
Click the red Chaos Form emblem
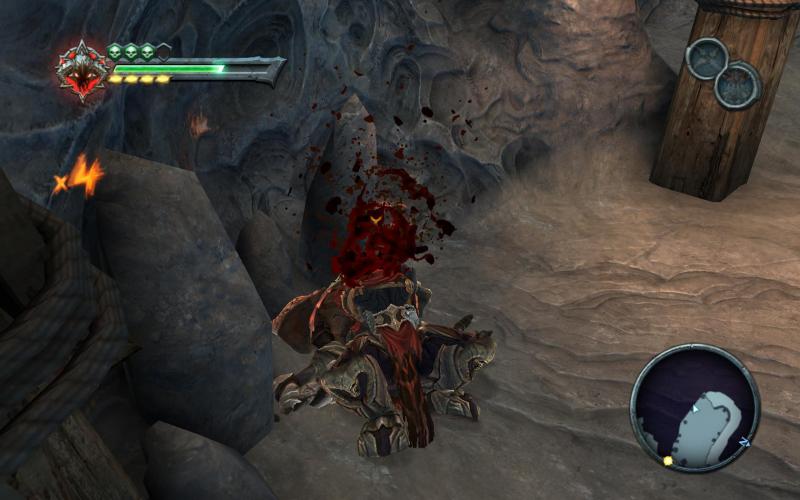[x=83, y=71]
